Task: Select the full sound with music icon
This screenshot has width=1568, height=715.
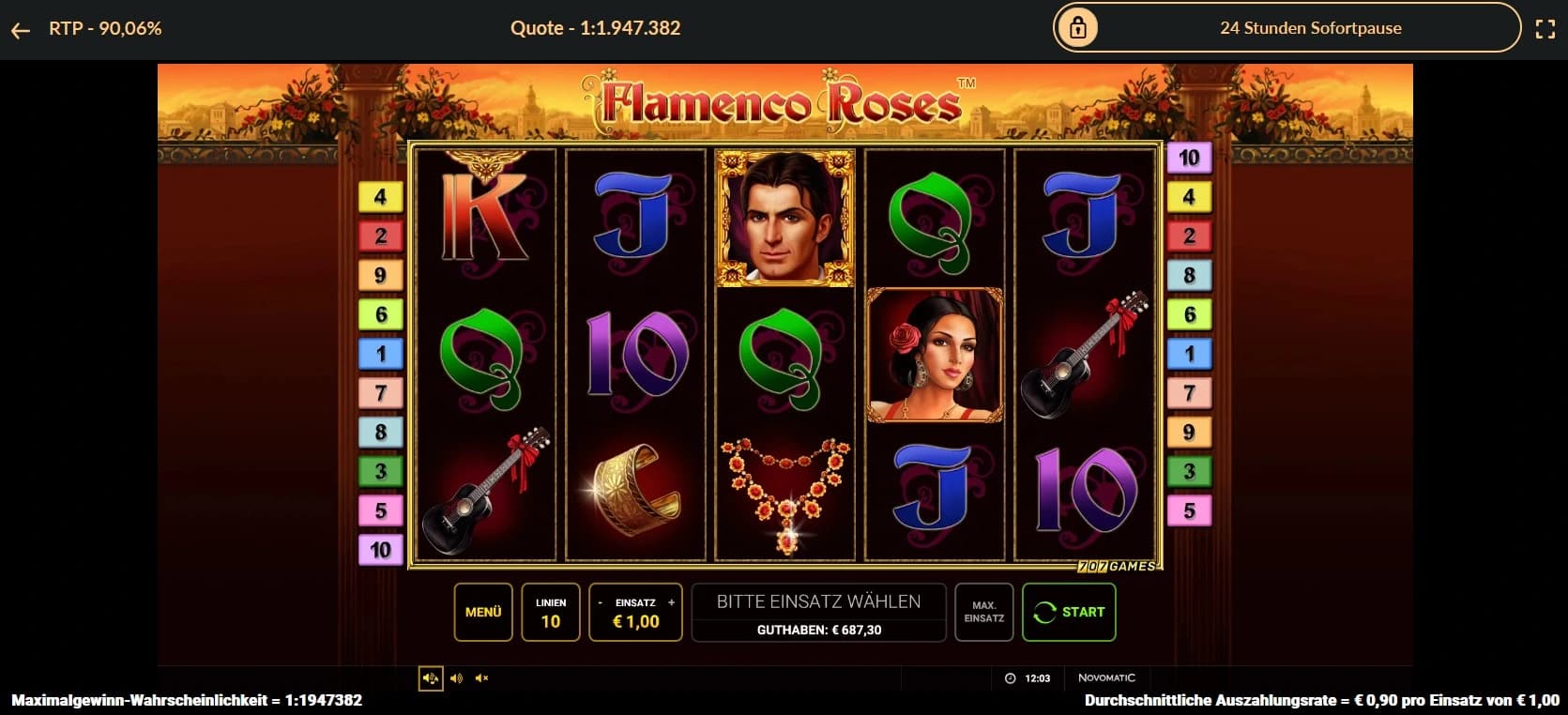Action: point(431,678)
